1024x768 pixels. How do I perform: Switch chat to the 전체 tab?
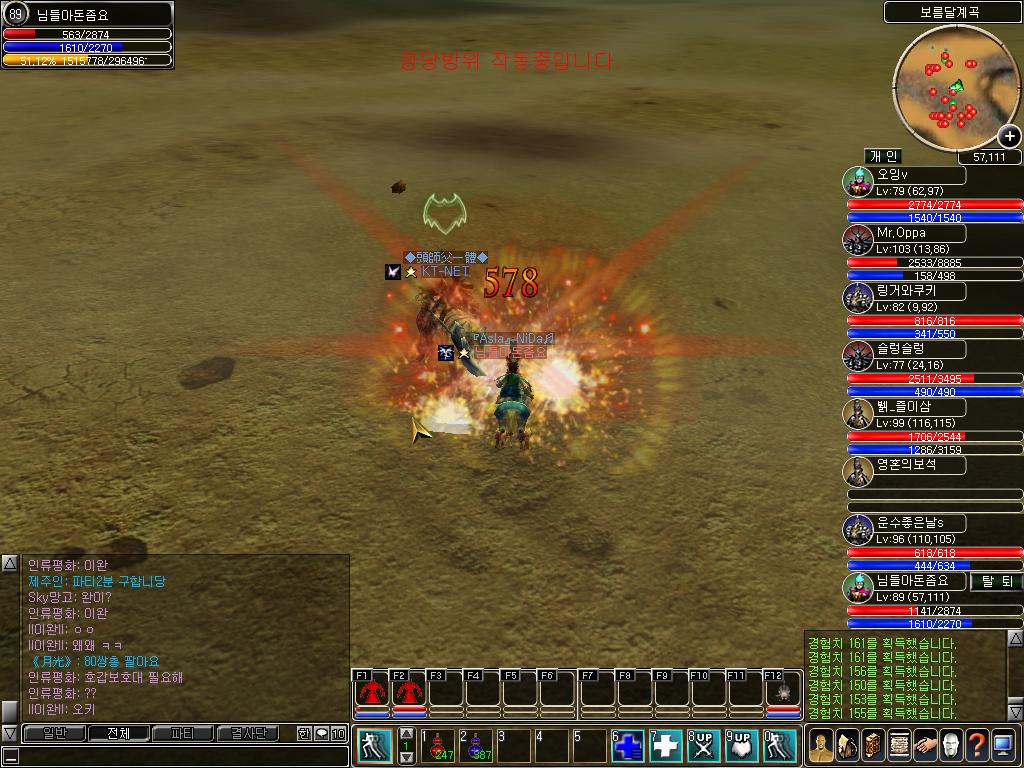(x=118, y=734)
